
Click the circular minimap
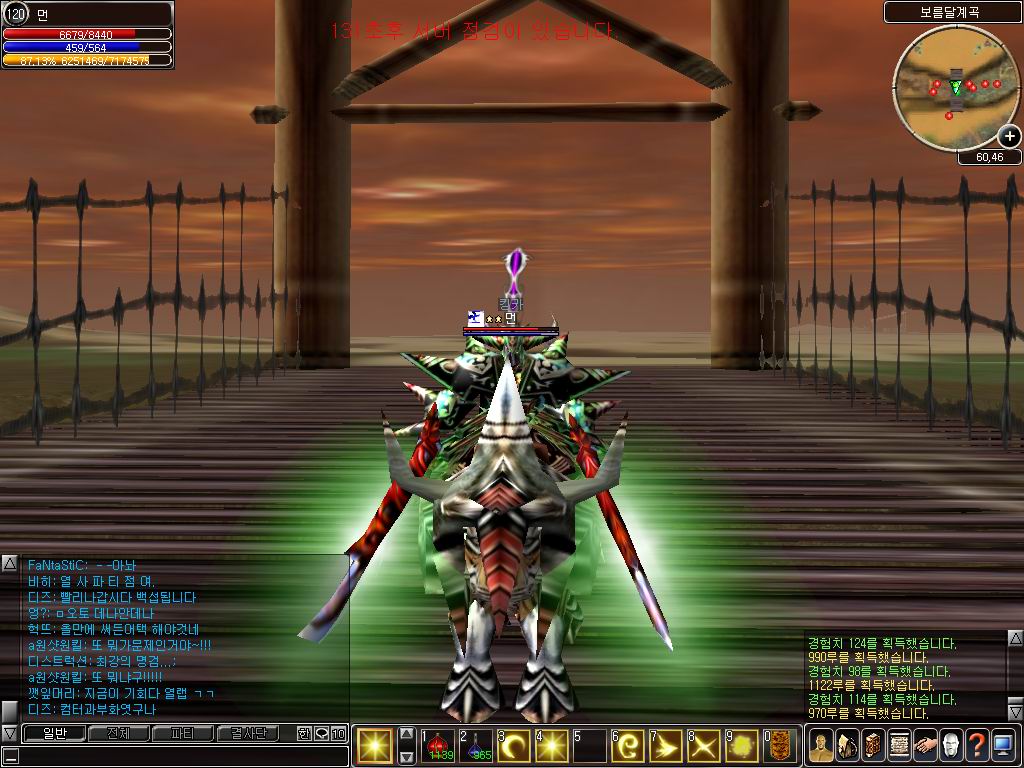click(956, 88)
